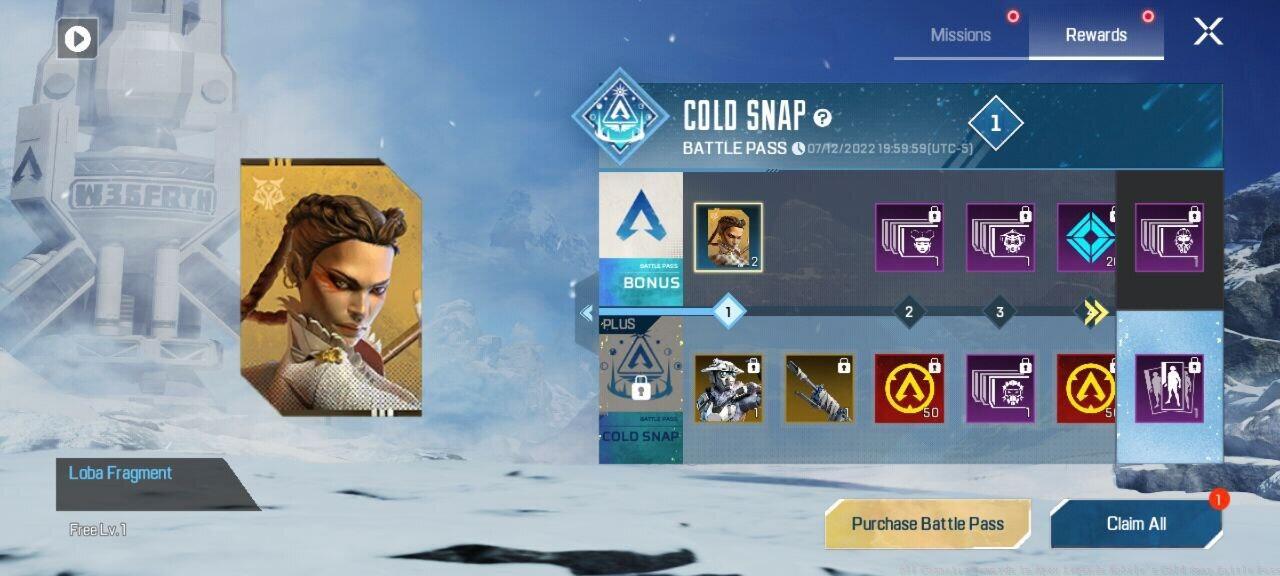This screenshot has height=576, width=1280.
Task: Select the Loba Fragment reward
Action: [x=728, y=237]
